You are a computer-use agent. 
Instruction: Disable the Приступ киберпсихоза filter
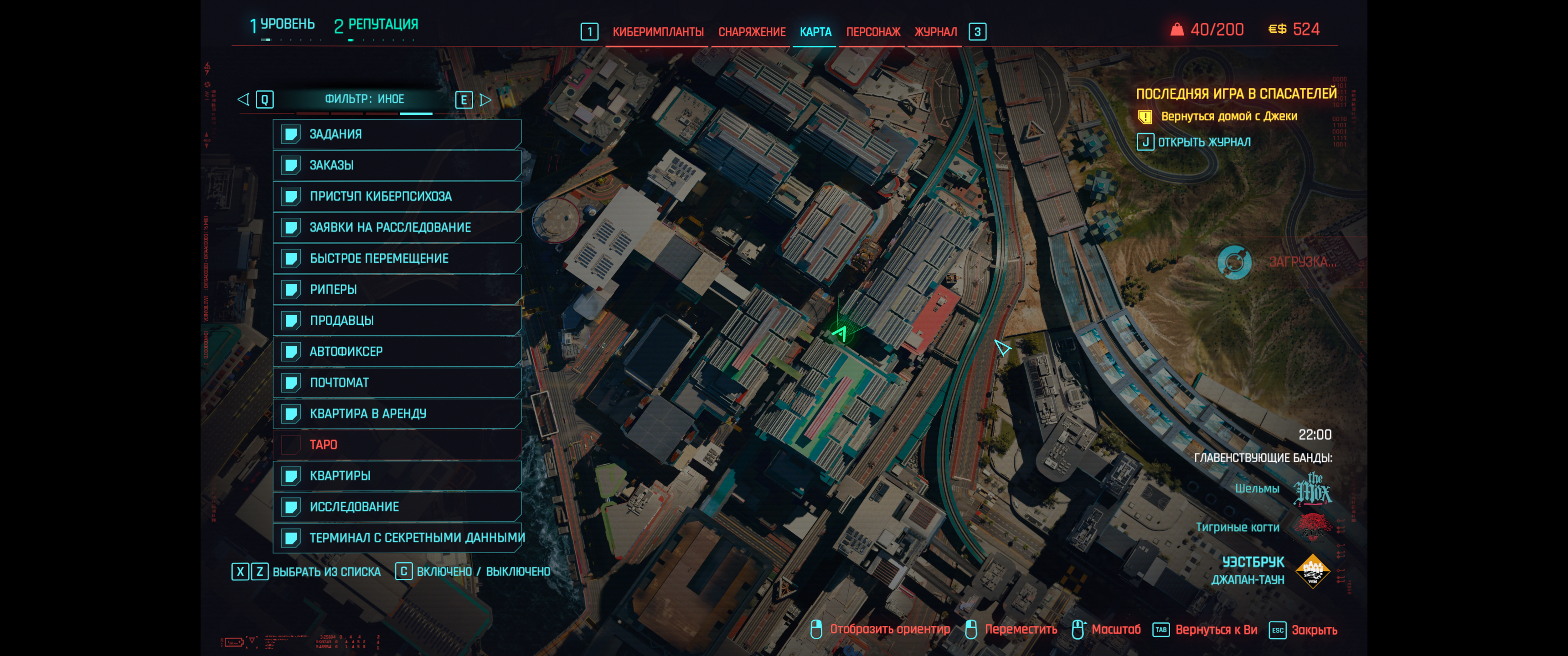coord(397,196)
